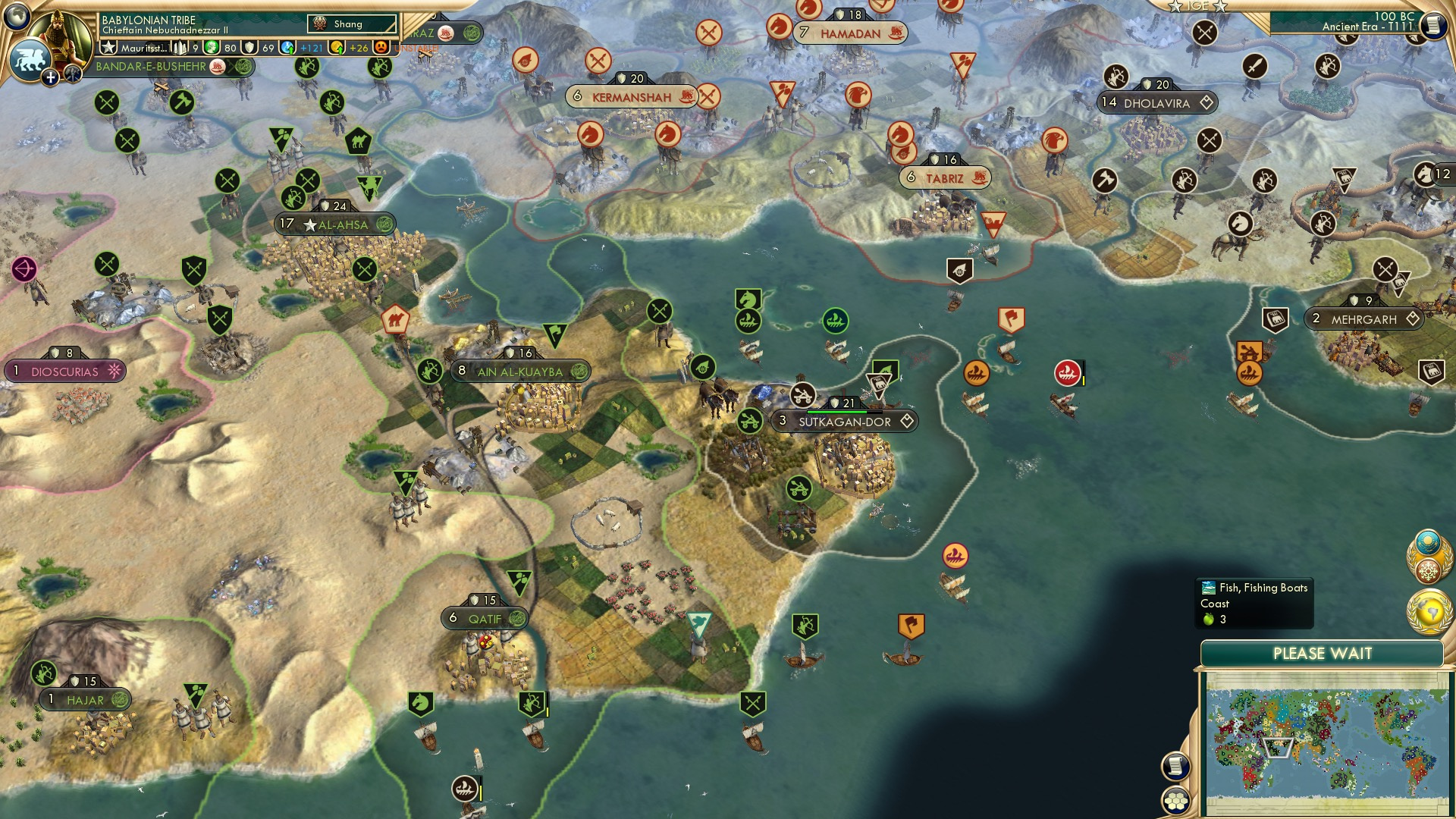Open the IGE editor at top of screen
Viewport: 1456px width, 819px height.
[1197, 8]
